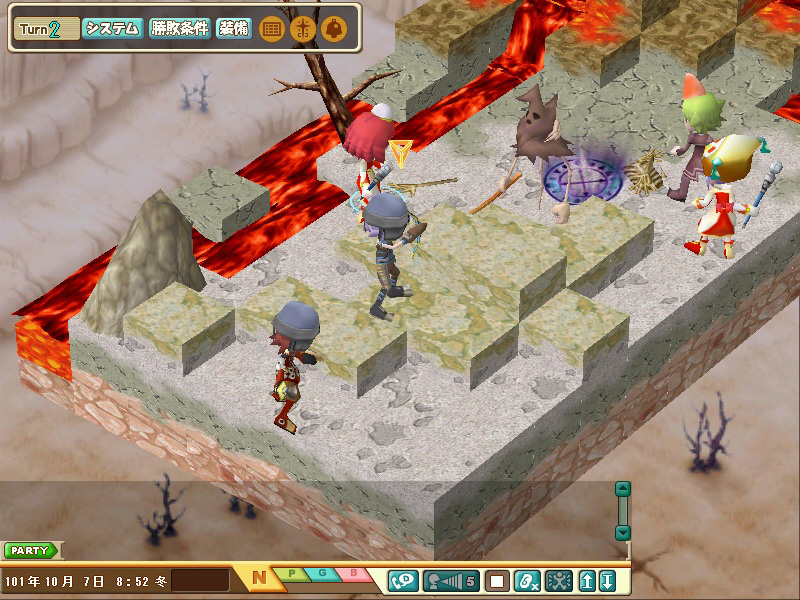
Task: Switch to the N chat tab
Action: [x=260, y=578]
